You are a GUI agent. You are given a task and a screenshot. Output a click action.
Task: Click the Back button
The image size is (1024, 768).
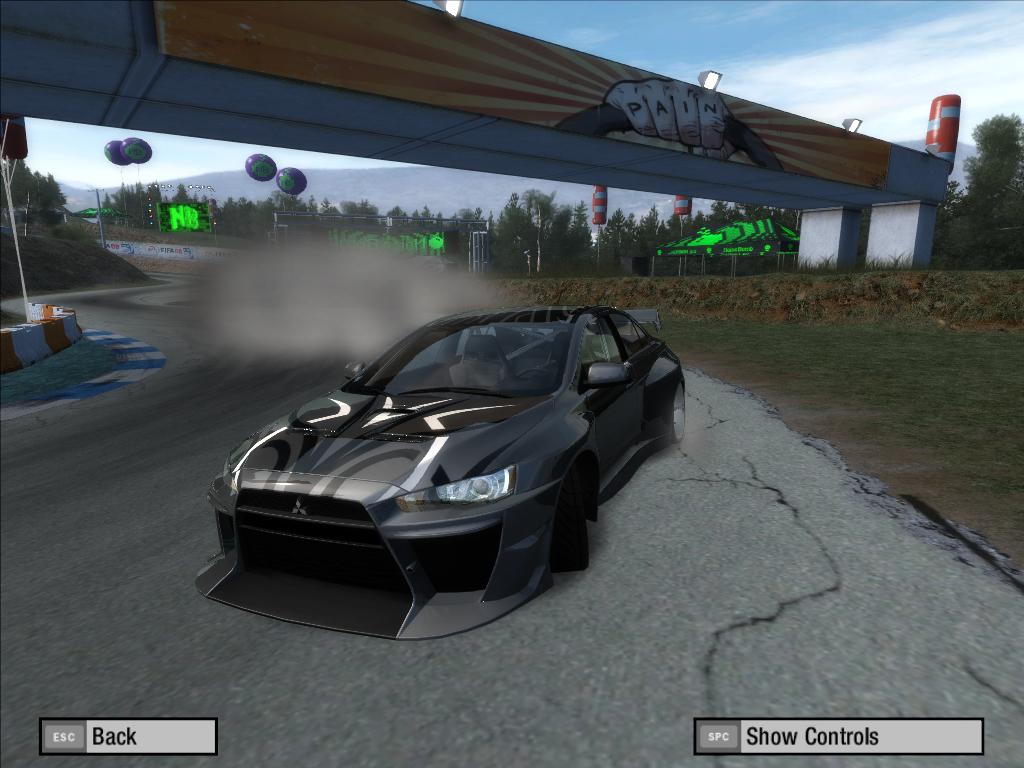128,737
